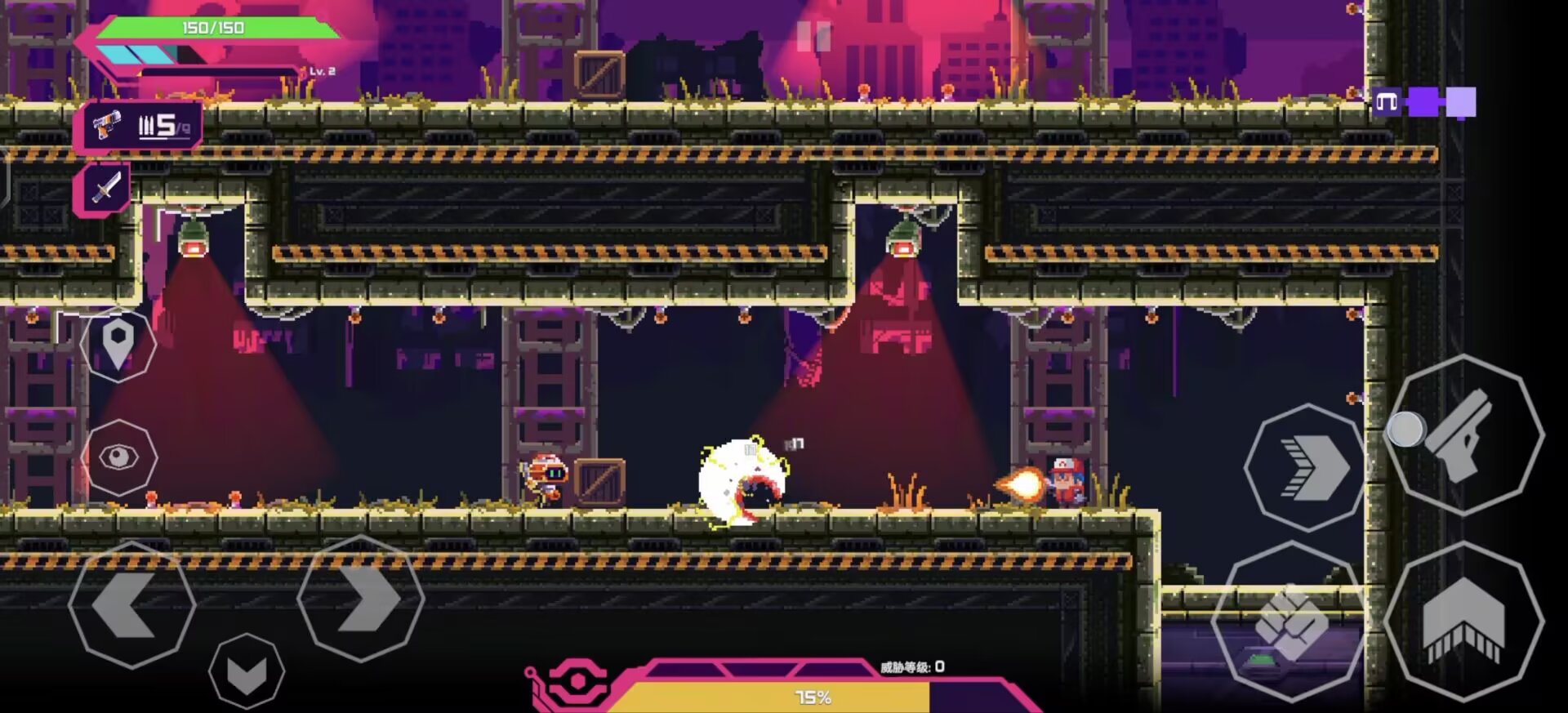Activate the dash chevron button
Screen dimensions: 1568x713
(1306, 467)
